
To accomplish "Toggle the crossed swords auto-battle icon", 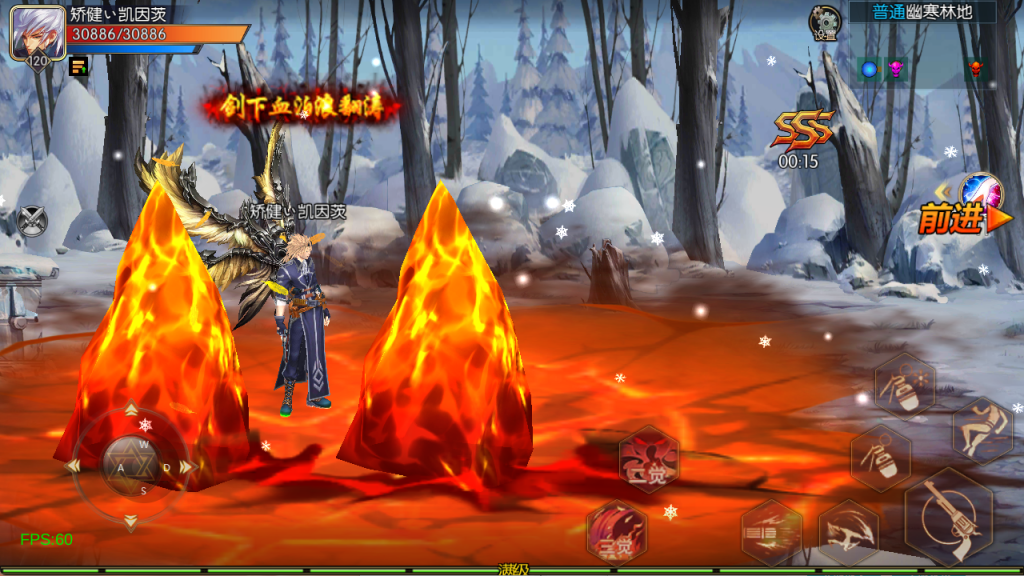I will [32, 219].
